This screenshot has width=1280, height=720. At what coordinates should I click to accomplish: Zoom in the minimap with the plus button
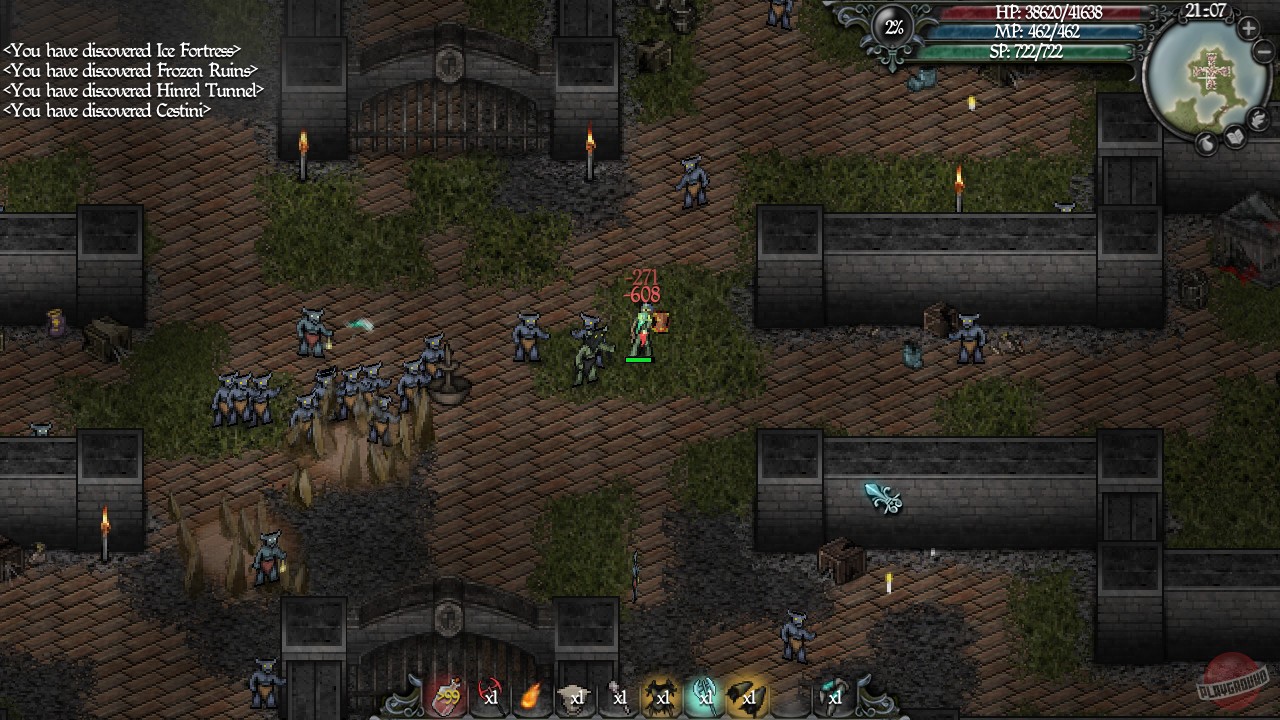click(1247, 28)
